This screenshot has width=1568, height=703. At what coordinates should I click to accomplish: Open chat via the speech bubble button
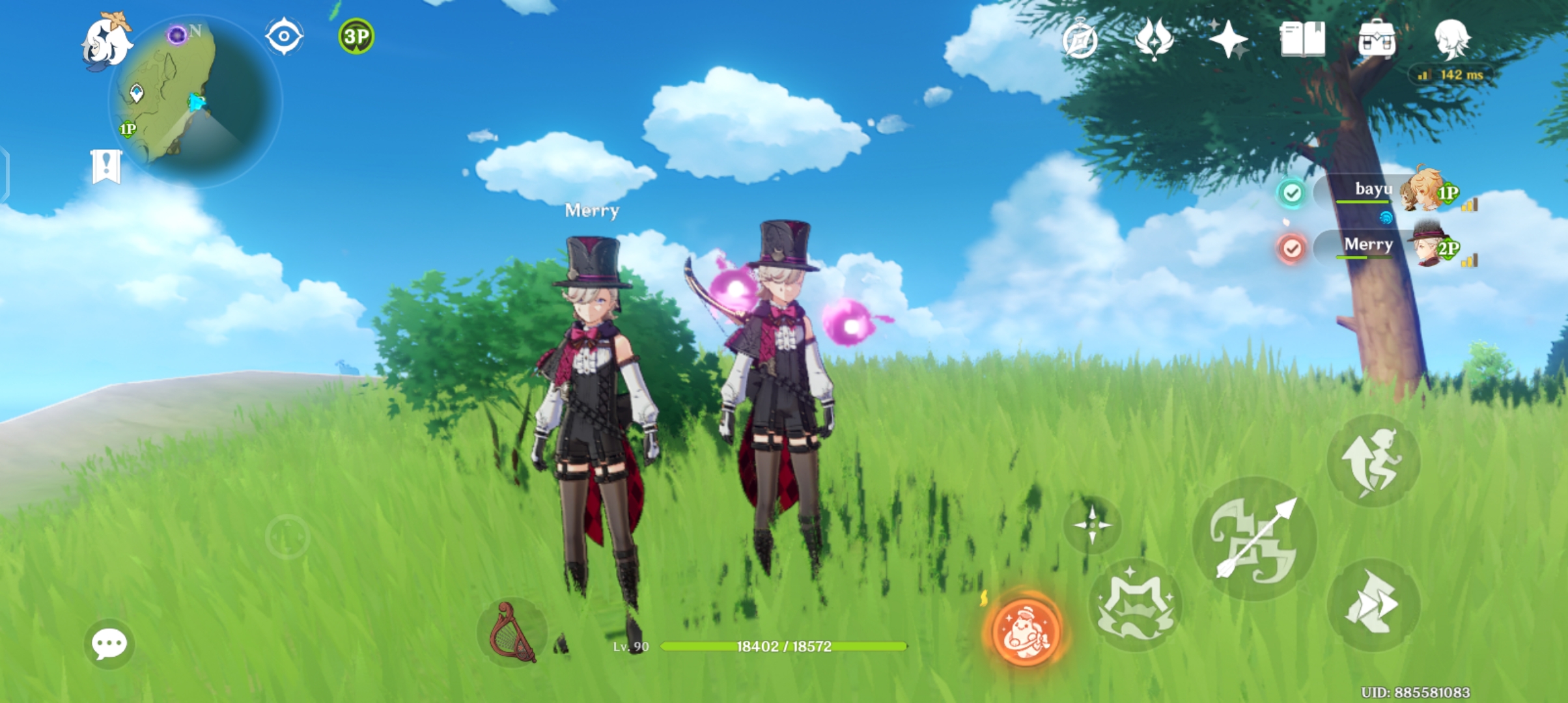pos(111,644)
